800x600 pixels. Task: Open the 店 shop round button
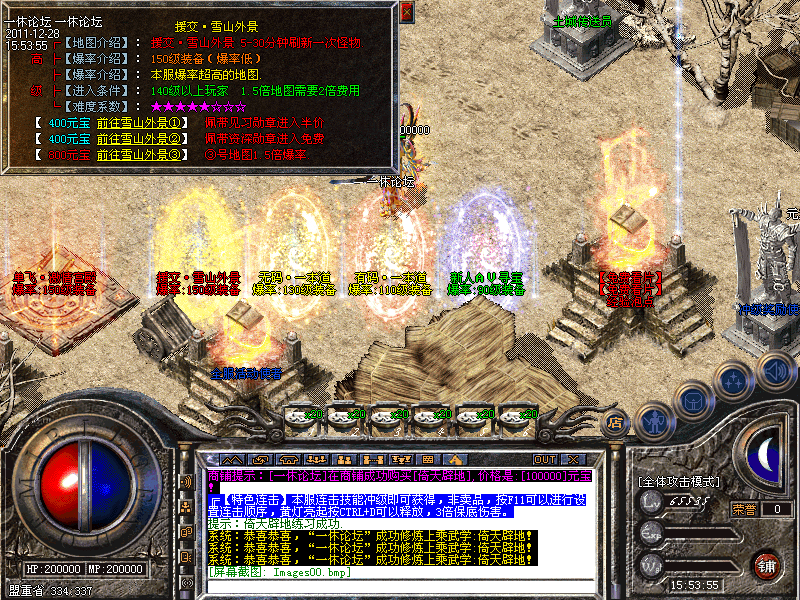click(616, 423)
